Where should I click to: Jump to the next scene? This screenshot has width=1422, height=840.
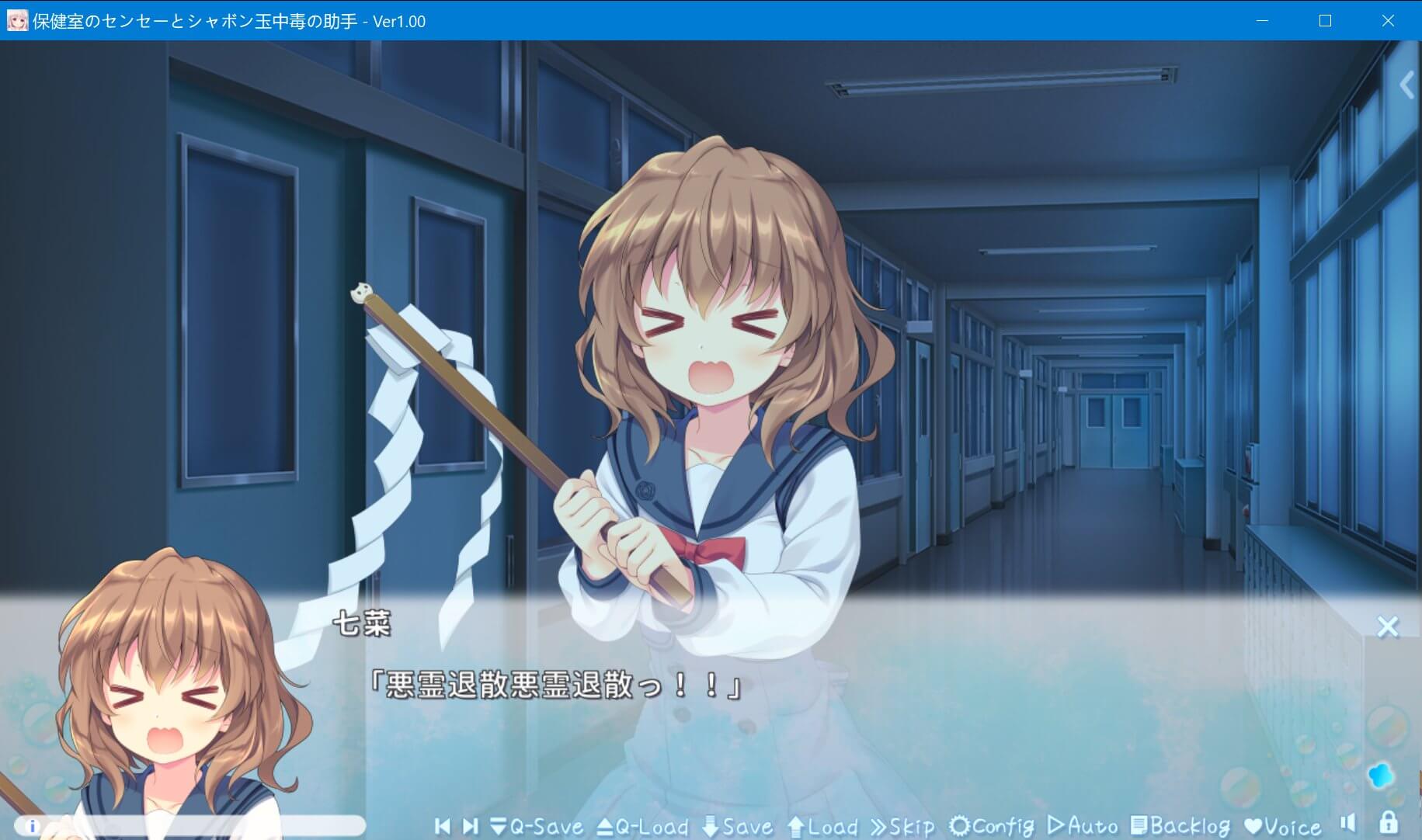[470, 826]
